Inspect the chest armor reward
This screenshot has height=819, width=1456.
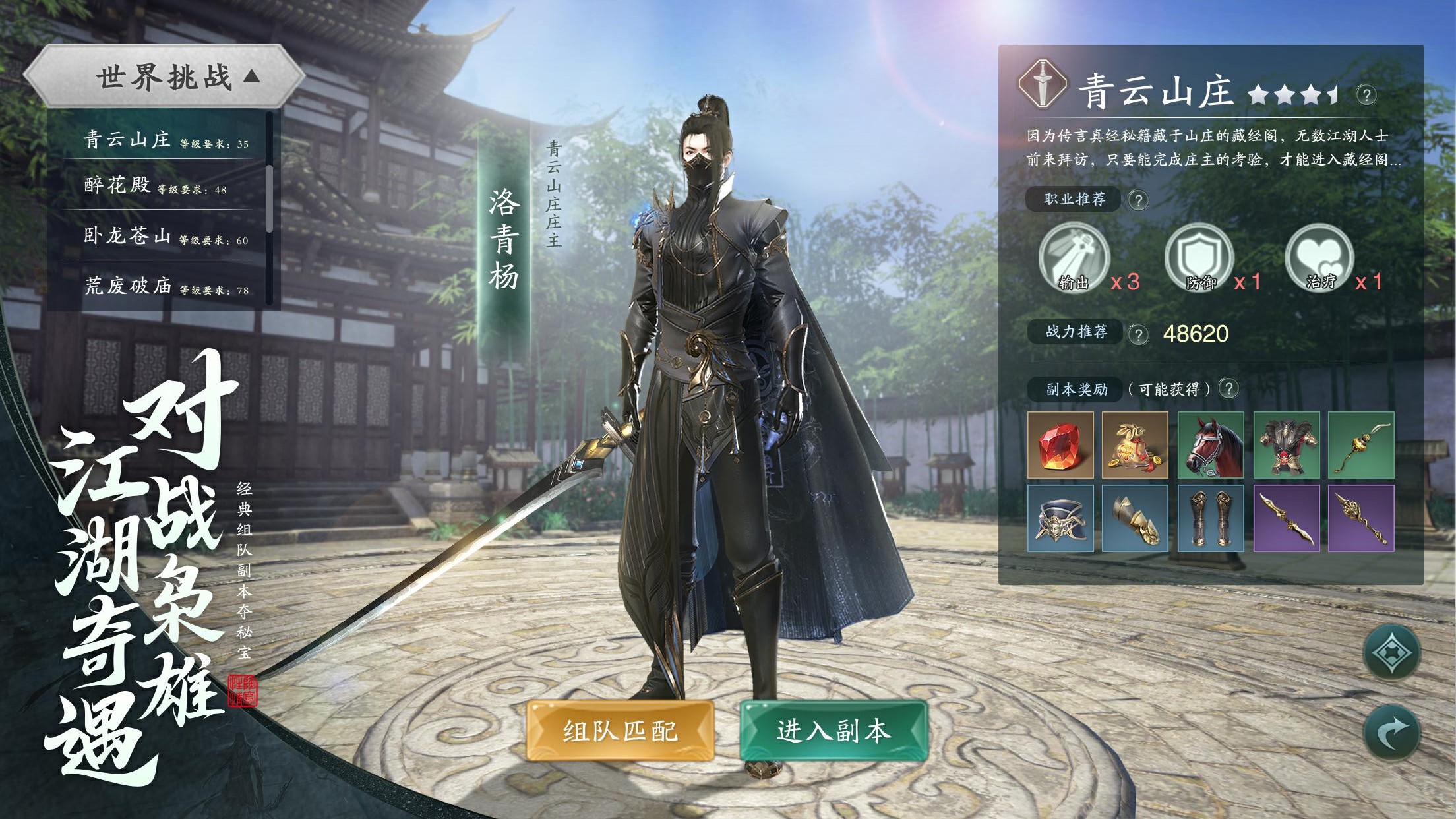[x=1286, y=445]
